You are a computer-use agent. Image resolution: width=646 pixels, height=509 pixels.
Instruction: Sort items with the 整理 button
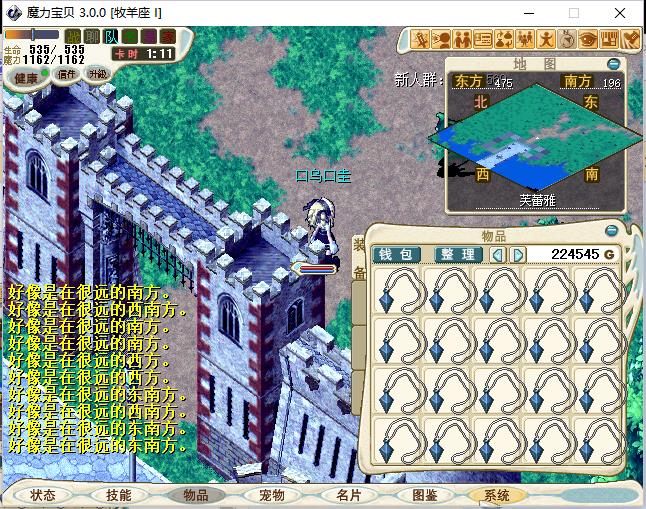pos(457,254)
